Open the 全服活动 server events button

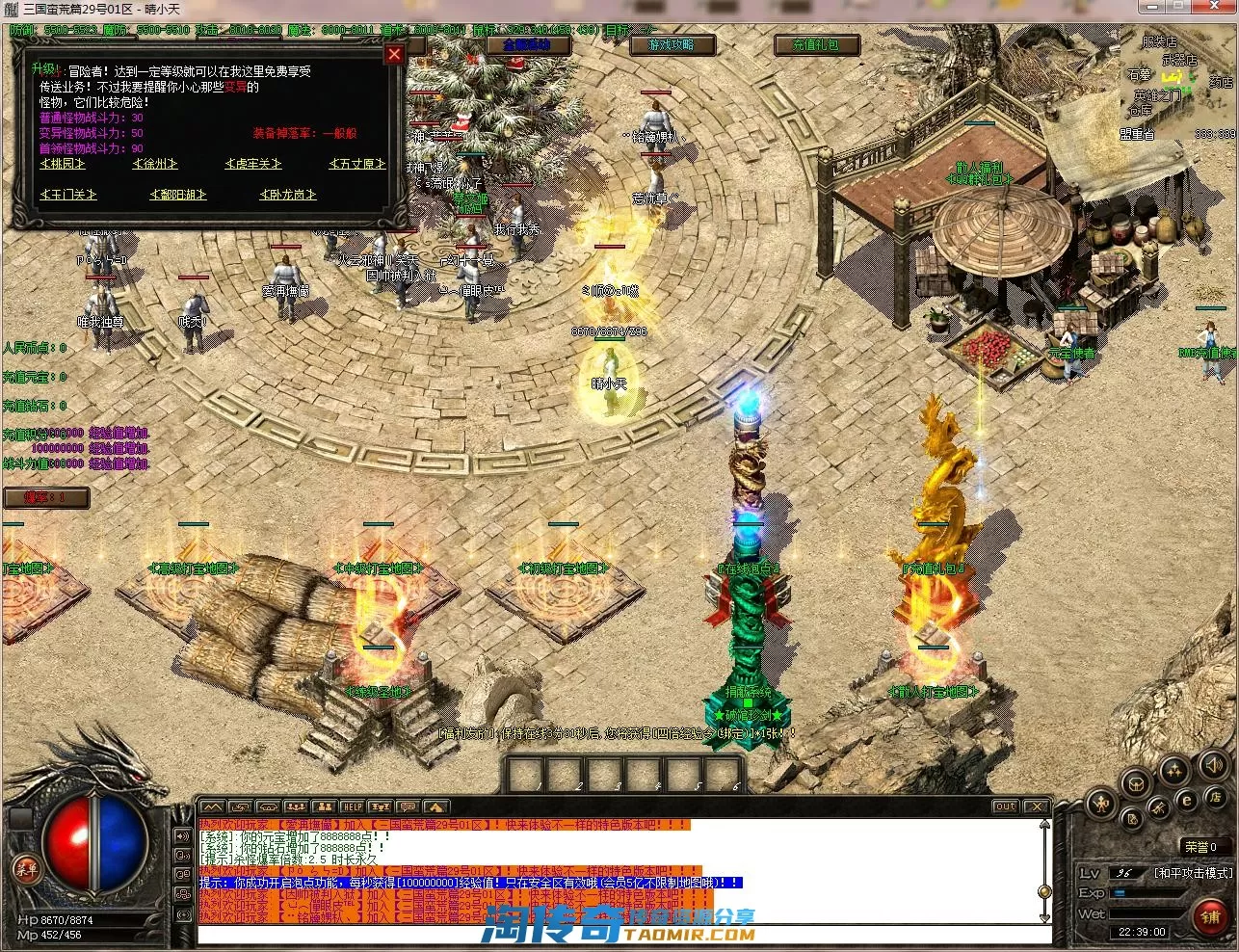tap(519, 44)
